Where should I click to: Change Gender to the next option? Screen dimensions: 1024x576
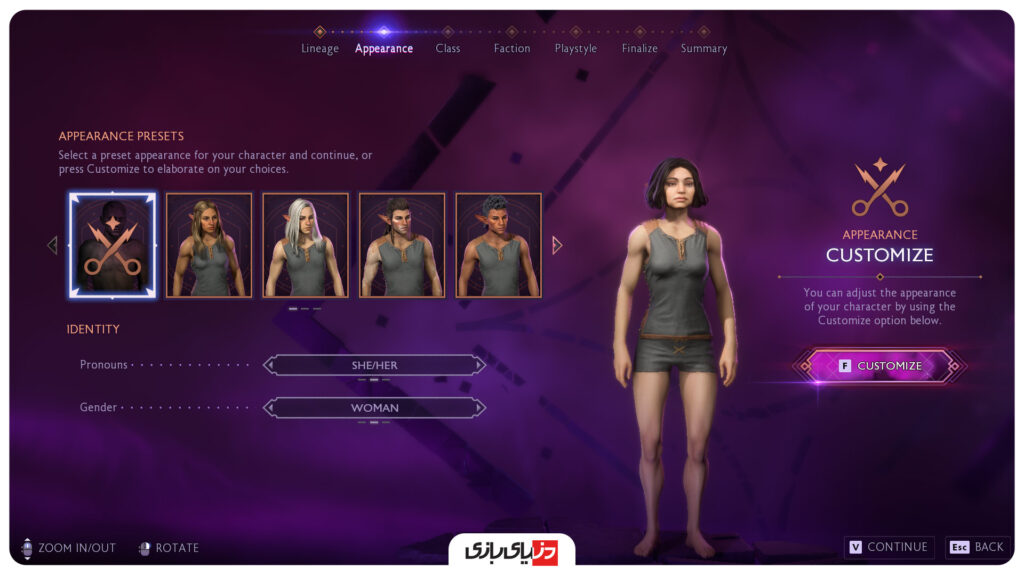(x=480, y=408)
